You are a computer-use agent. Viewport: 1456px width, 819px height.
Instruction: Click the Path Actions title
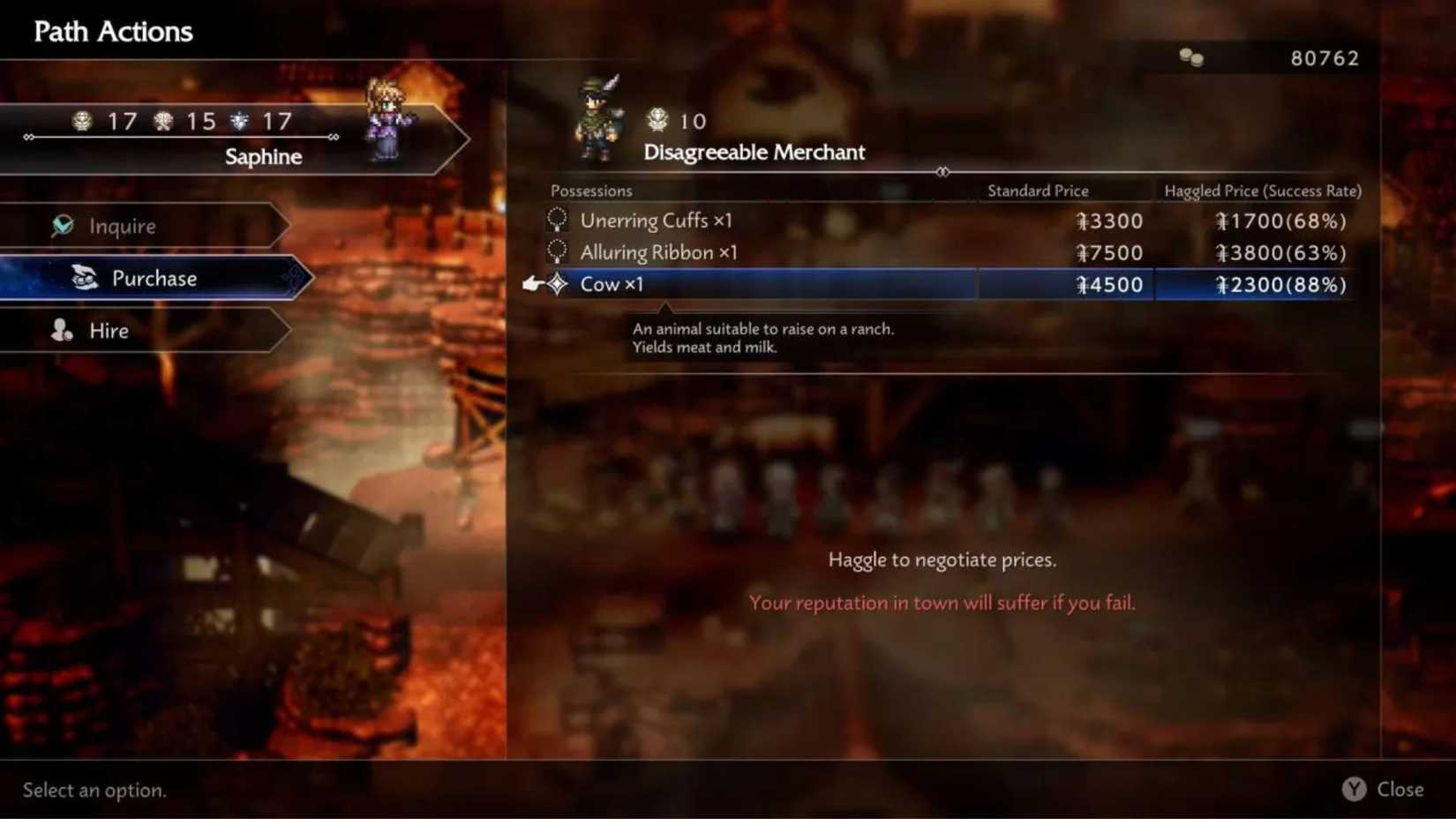[x=112, y=31]
